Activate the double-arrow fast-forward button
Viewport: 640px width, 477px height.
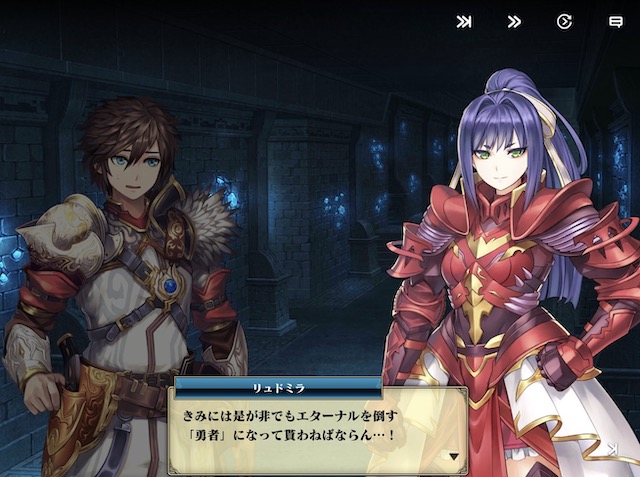(514, 21)
